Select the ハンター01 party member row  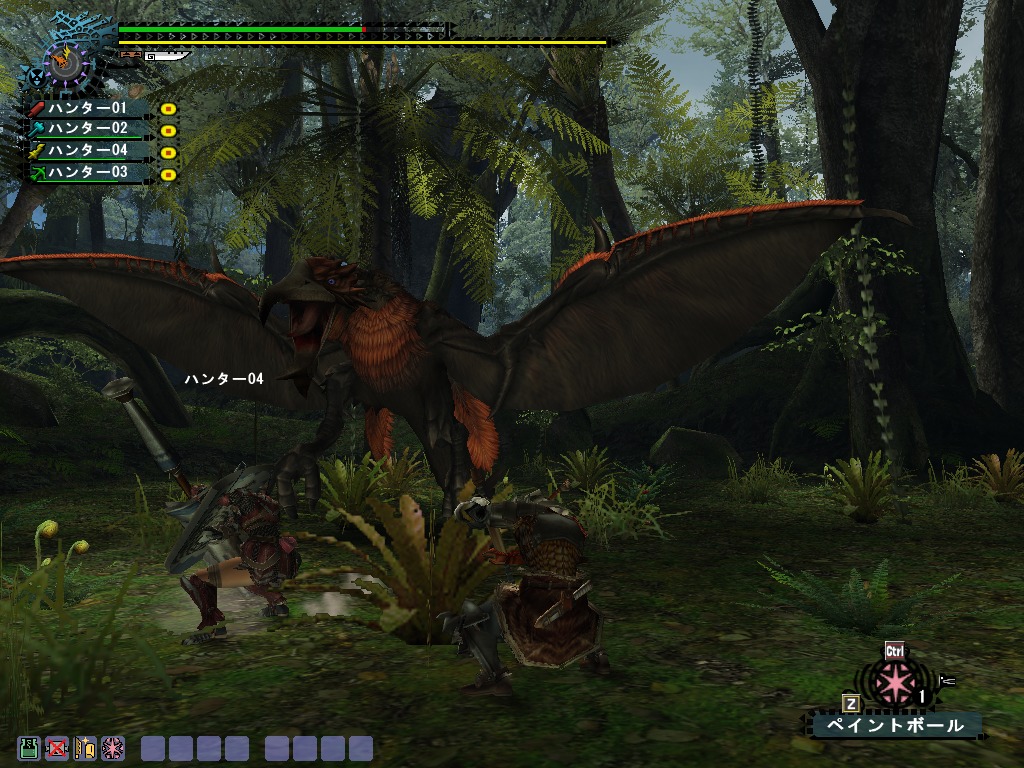88,108
